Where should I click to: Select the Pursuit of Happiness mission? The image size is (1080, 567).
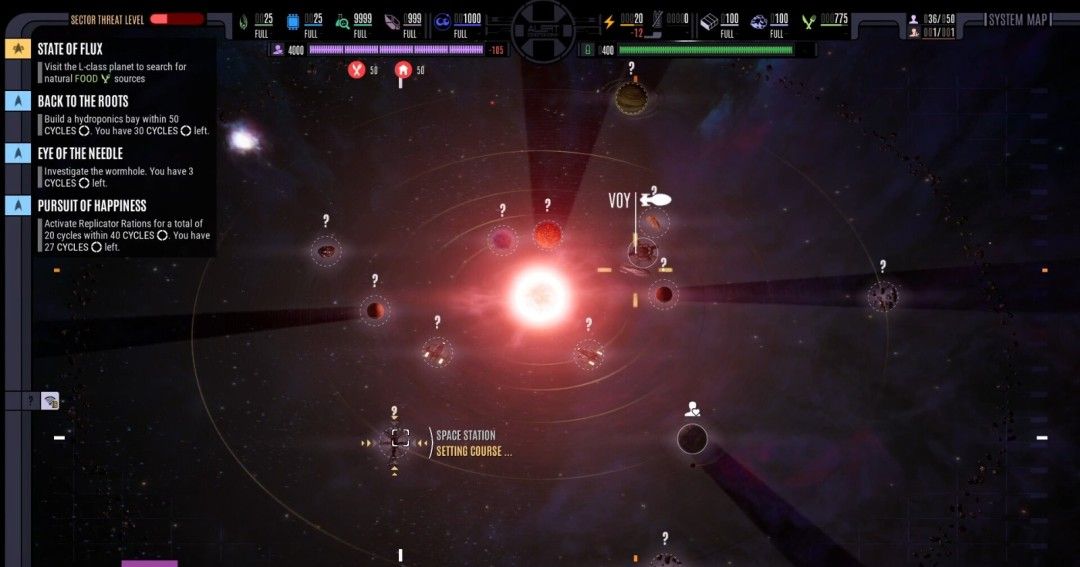91,206
